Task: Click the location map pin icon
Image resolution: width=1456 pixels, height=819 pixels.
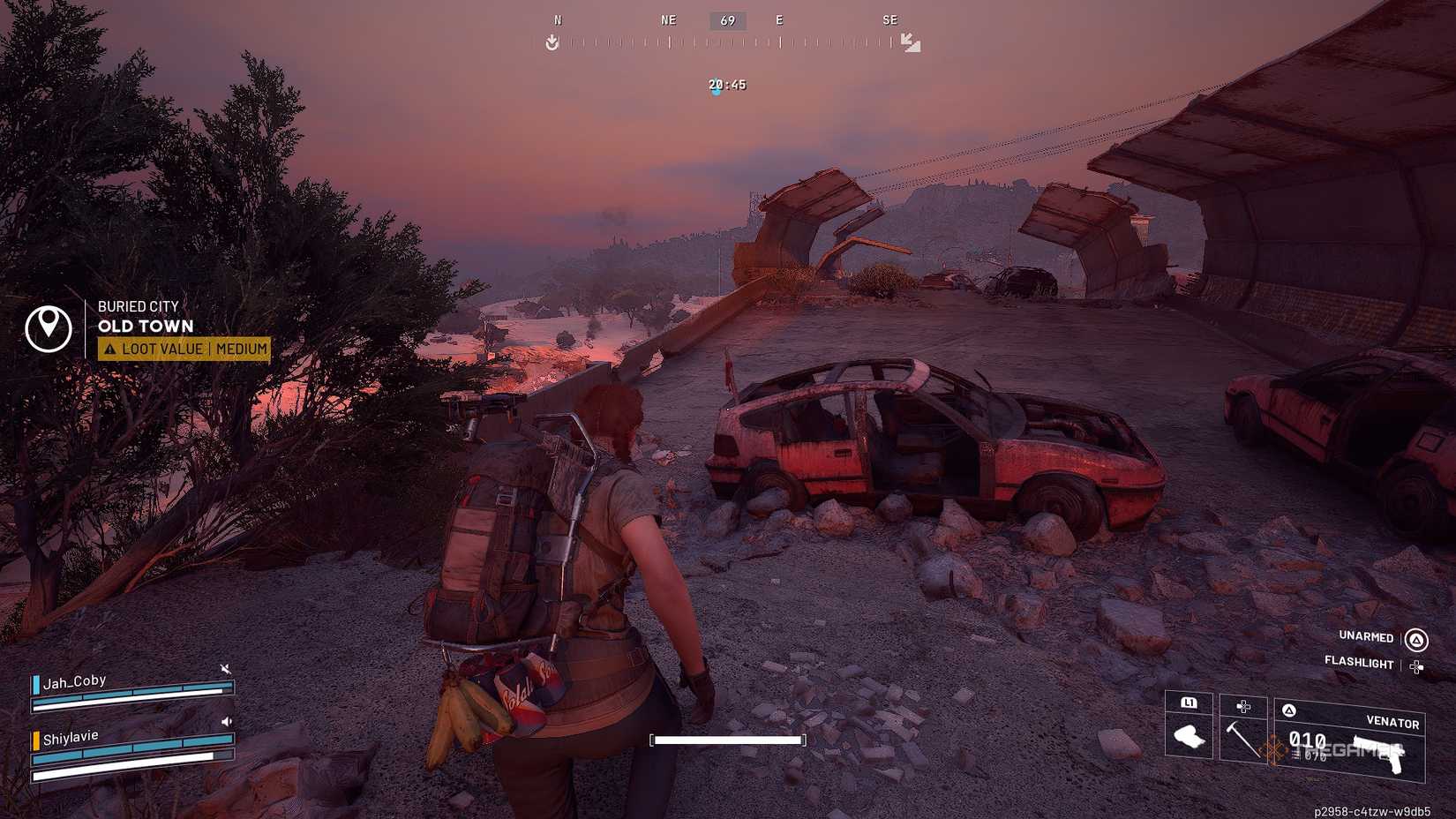Action: click(x=49, y=327)
